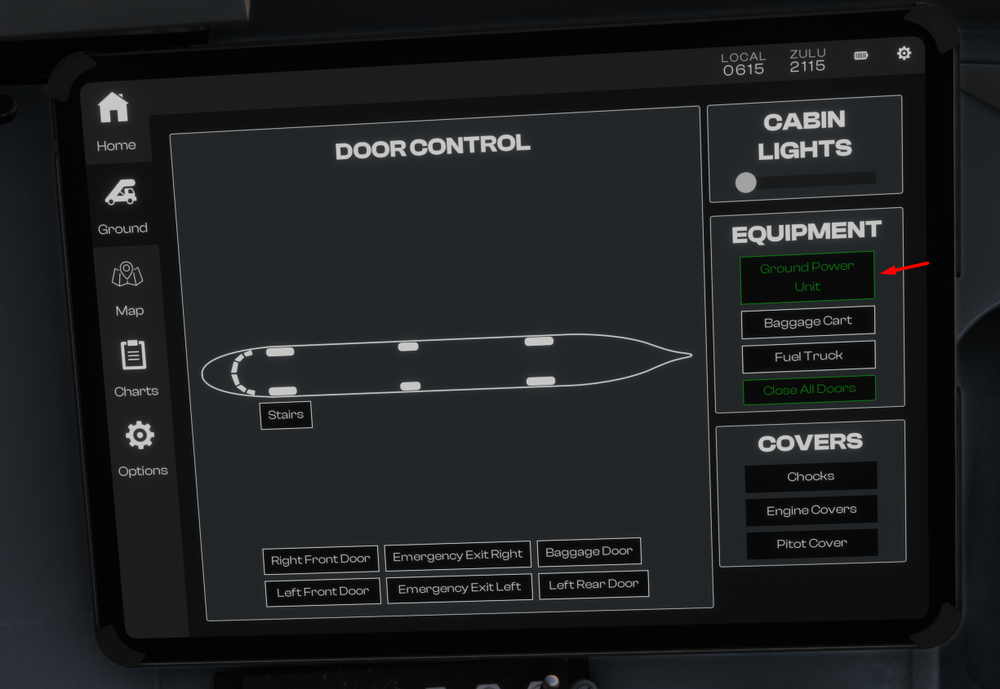Open the Right Front Door
This screenshot has width=1000, height=689.
click(321, 560)
